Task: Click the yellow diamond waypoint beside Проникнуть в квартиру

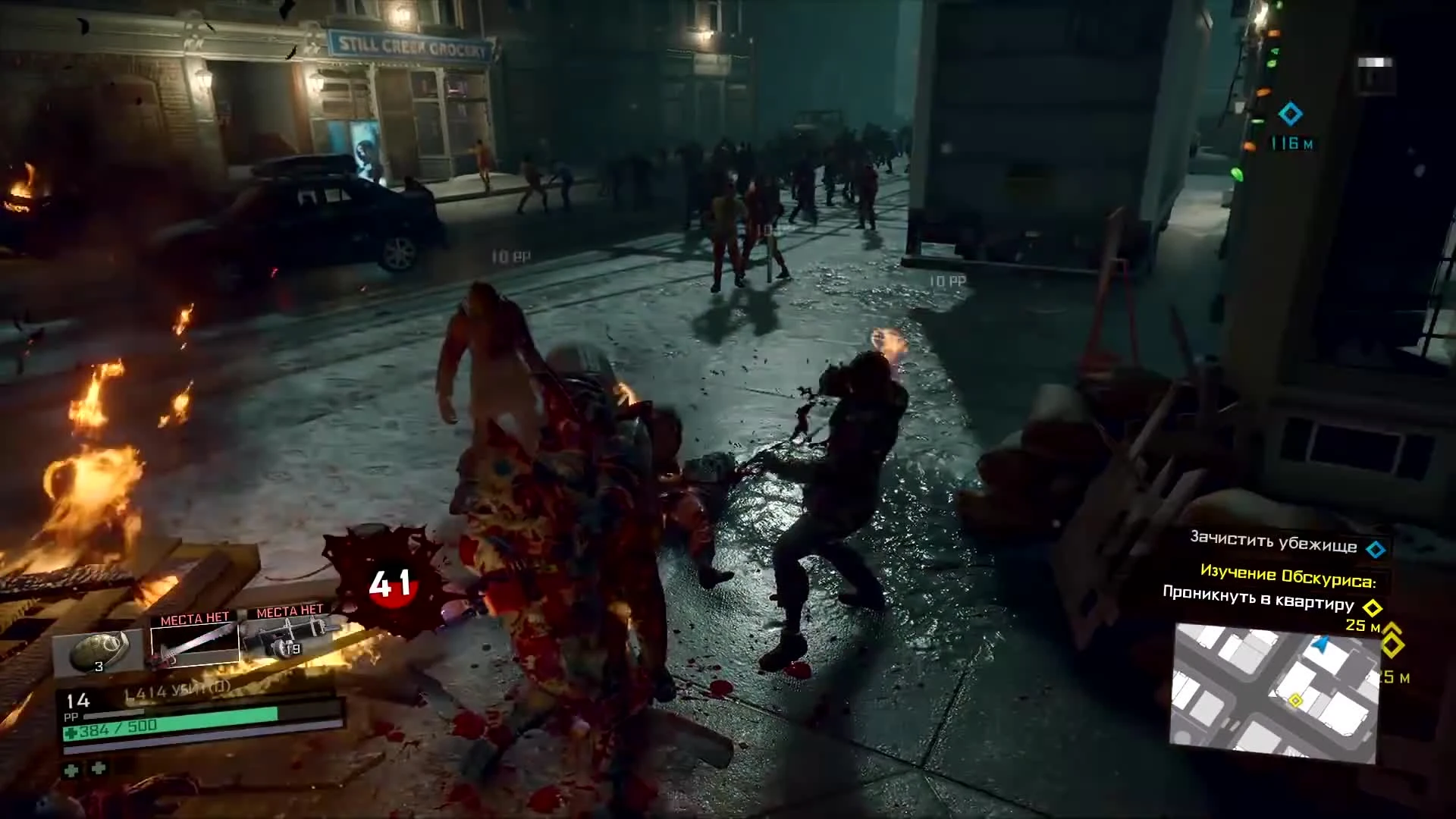Action: pos(1373,607)
